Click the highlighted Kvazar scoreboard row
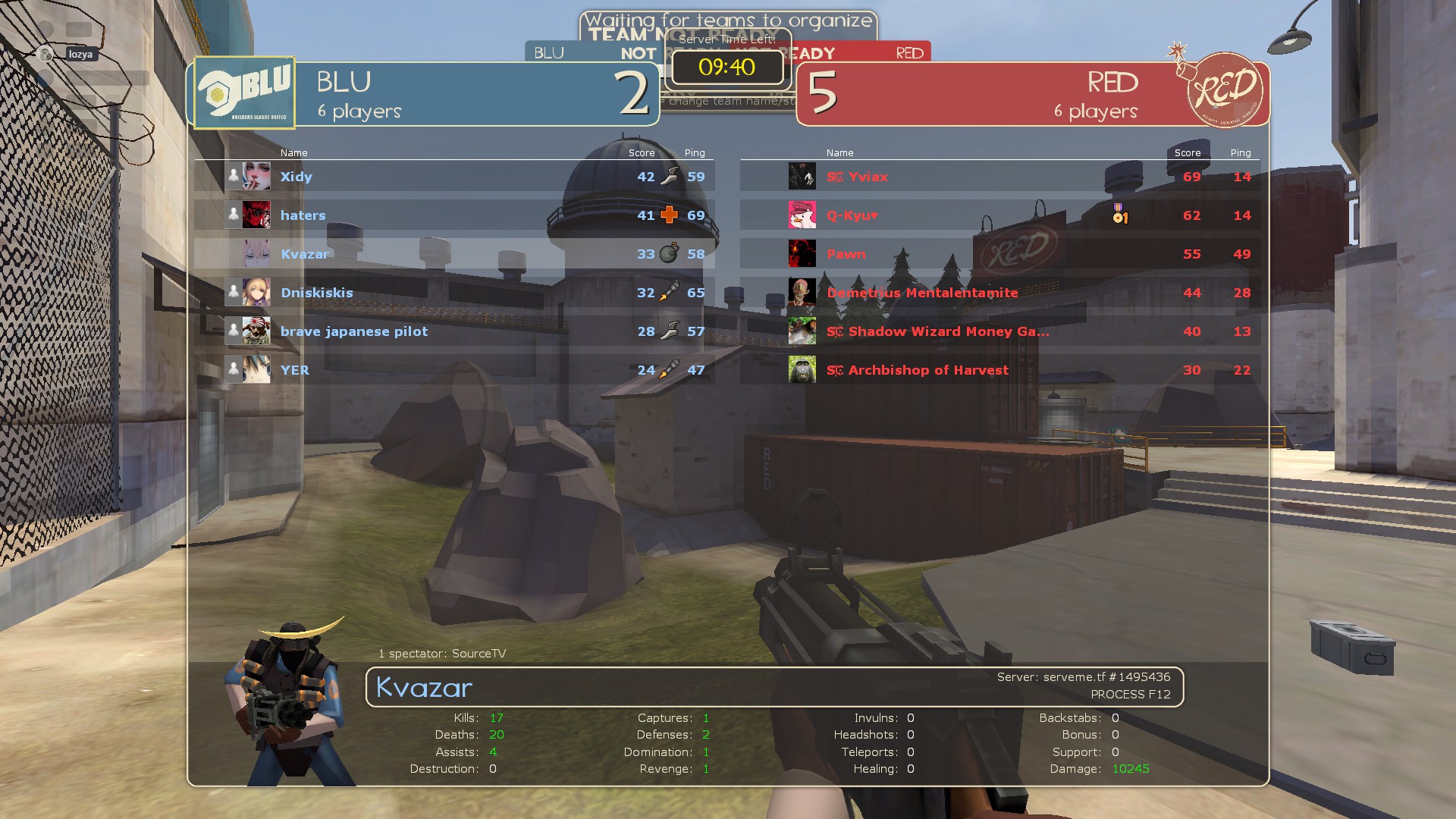 point(453,254)
